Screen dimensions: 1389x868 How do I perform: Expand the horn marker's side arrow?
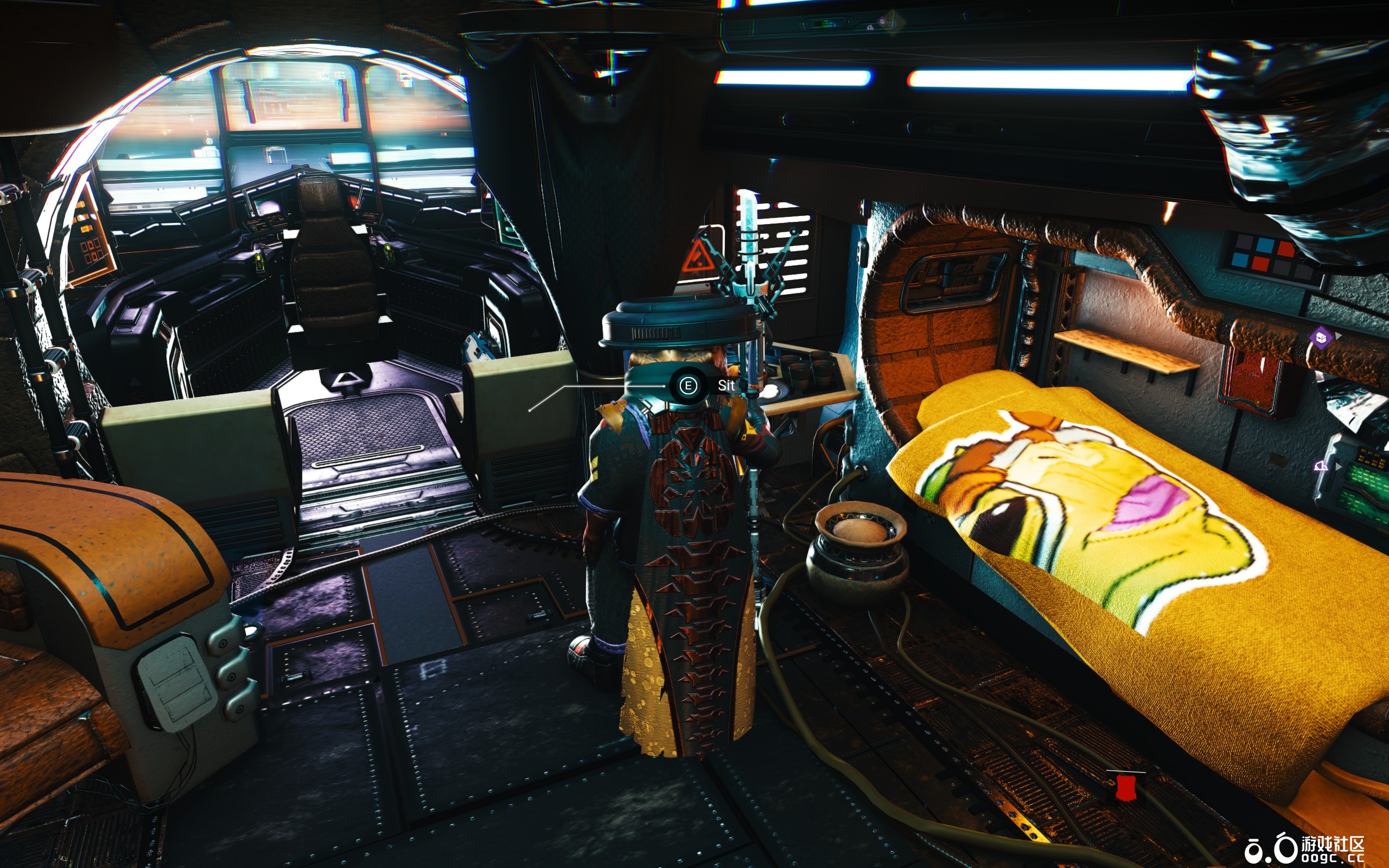click(x=1339, y=466)
